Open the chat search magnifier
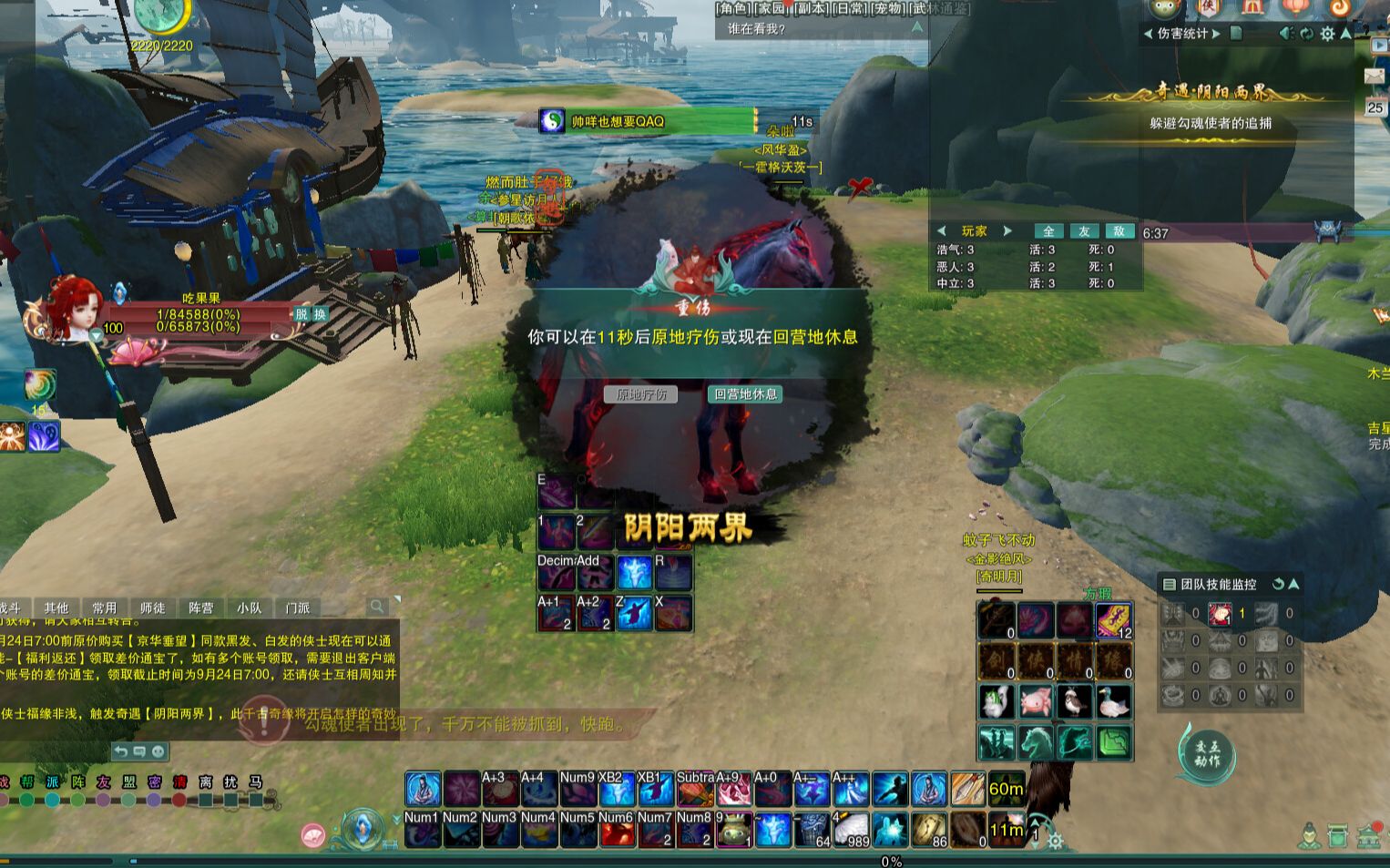This screenshot has height=868, width=1390. tap(377, 607)
